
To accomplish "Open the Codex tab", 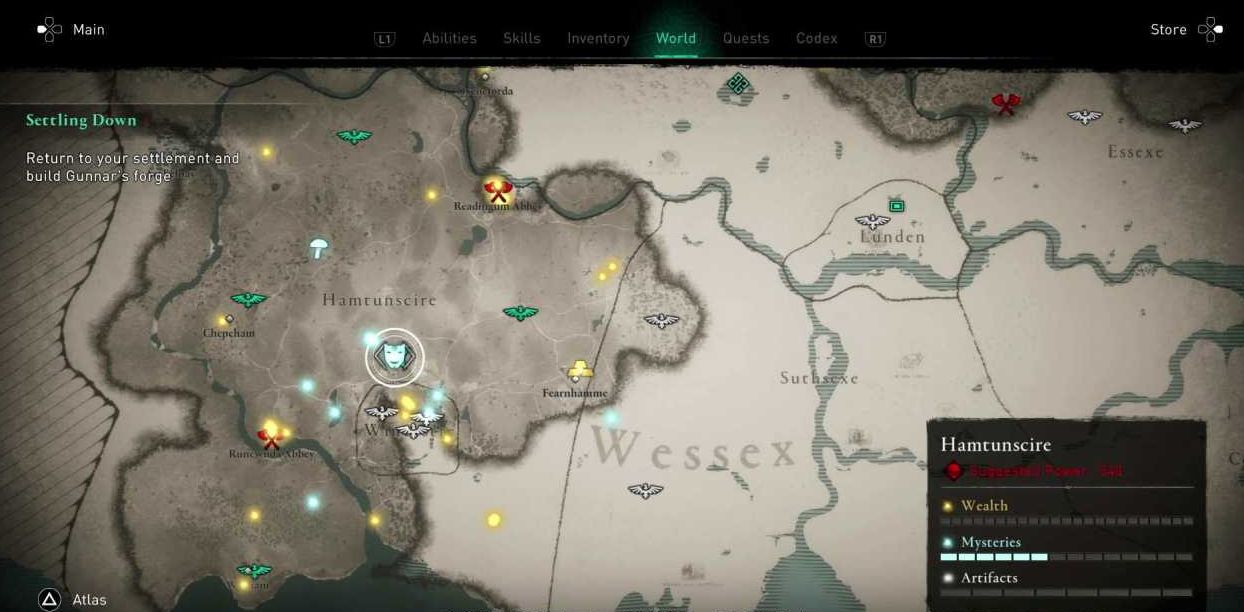I will click(816, 38).
